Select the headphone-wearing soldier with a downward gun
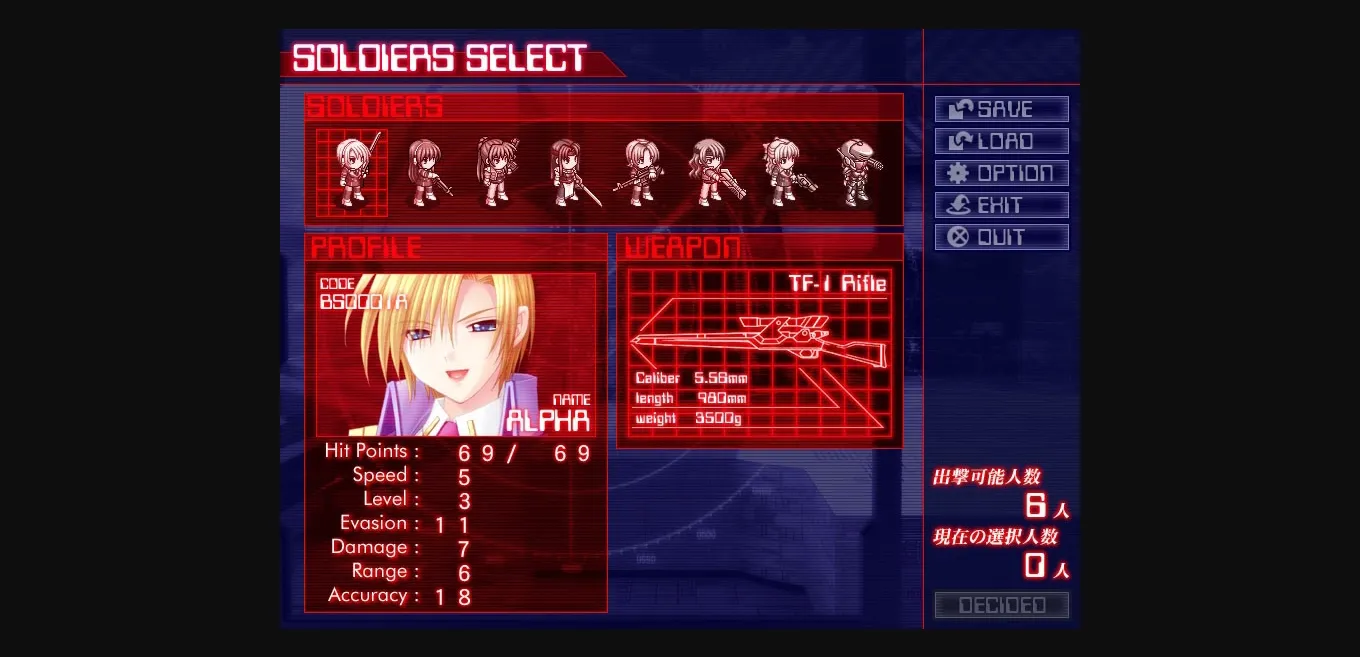Image resolution: width=1360 pixels, height=657 pixels. (426, 173)
